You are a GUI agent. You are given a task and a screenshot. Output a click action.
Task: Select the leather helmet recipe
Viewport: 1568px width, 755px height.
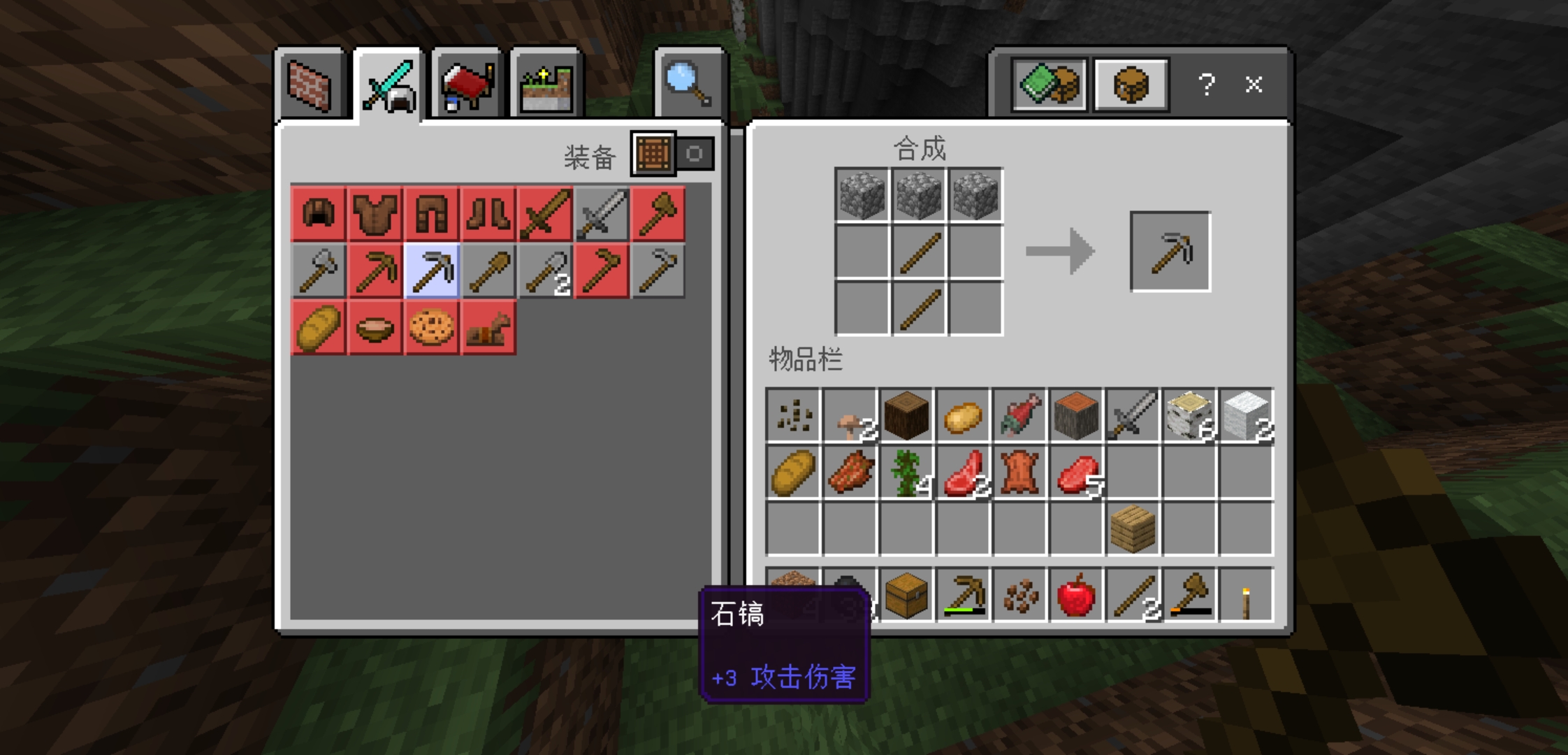(x=319, y=213)
